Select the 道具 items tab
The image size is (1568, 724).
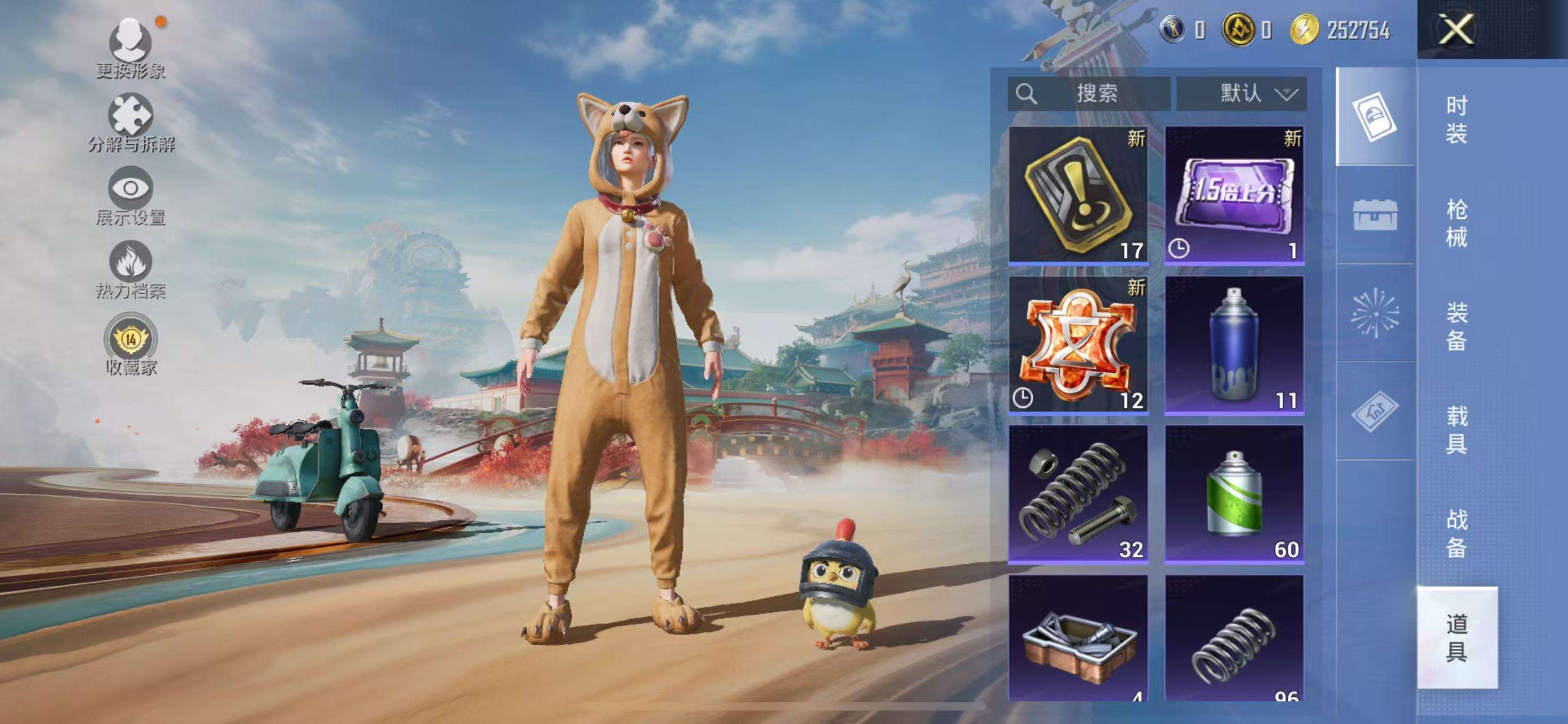tap(1456, 637)
